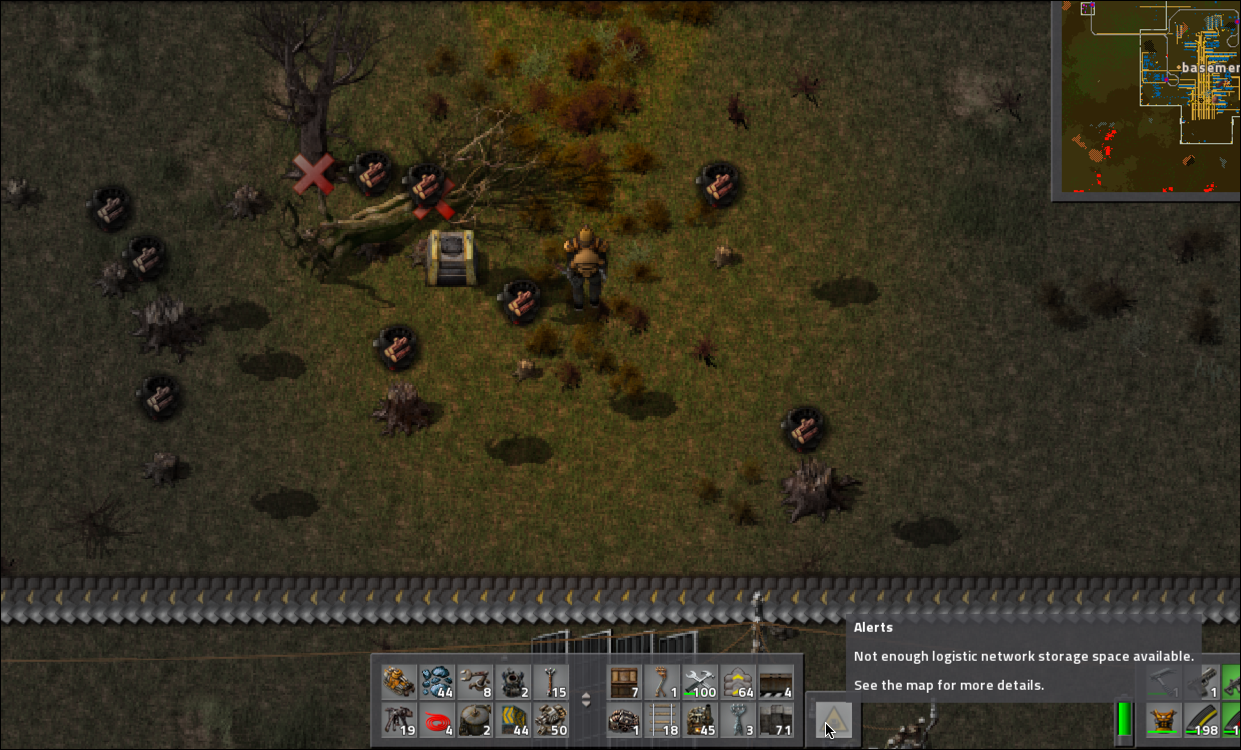Click the orange armor equipment slot
Viewport: 1241px width, 750px height.
click(1162, 720)
